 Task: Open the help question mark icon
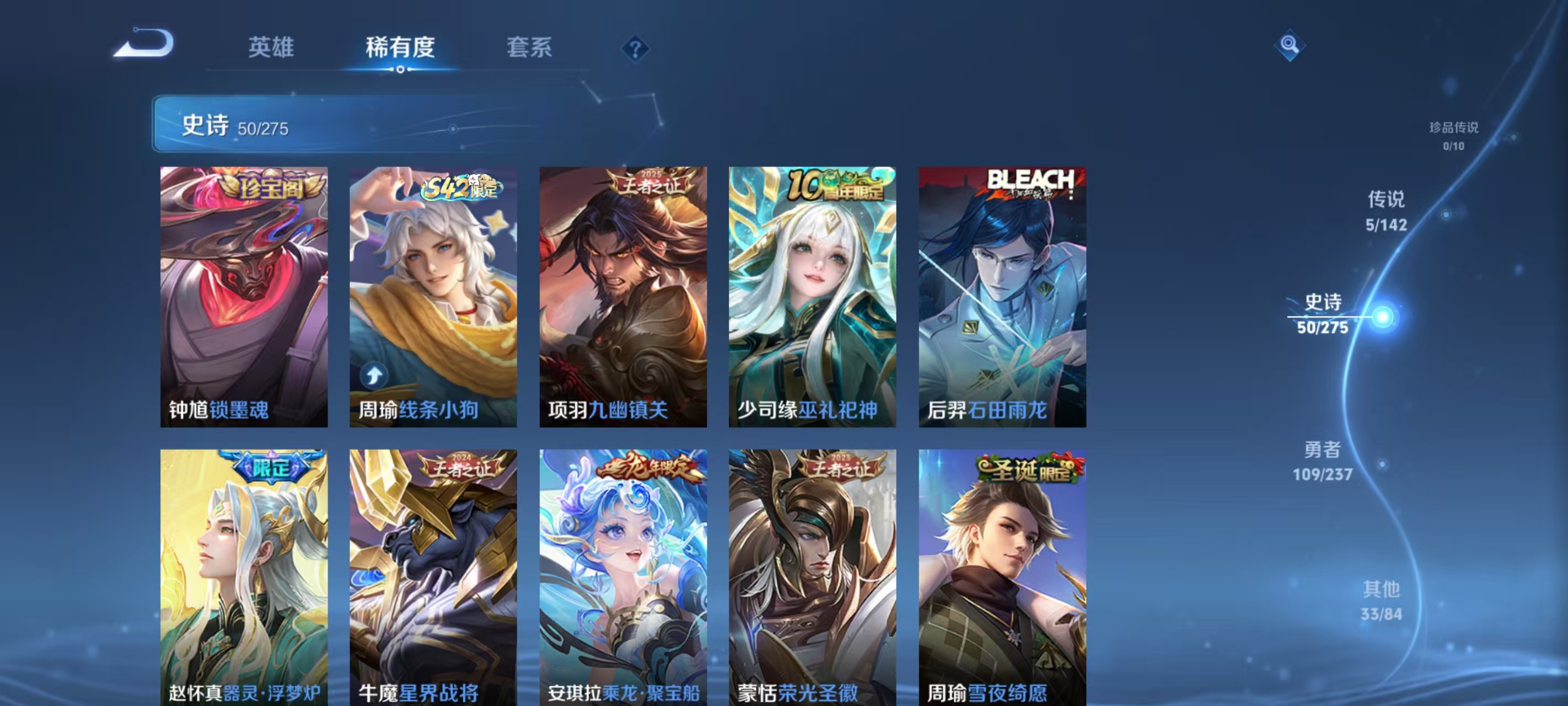click(x=635, y=49)
